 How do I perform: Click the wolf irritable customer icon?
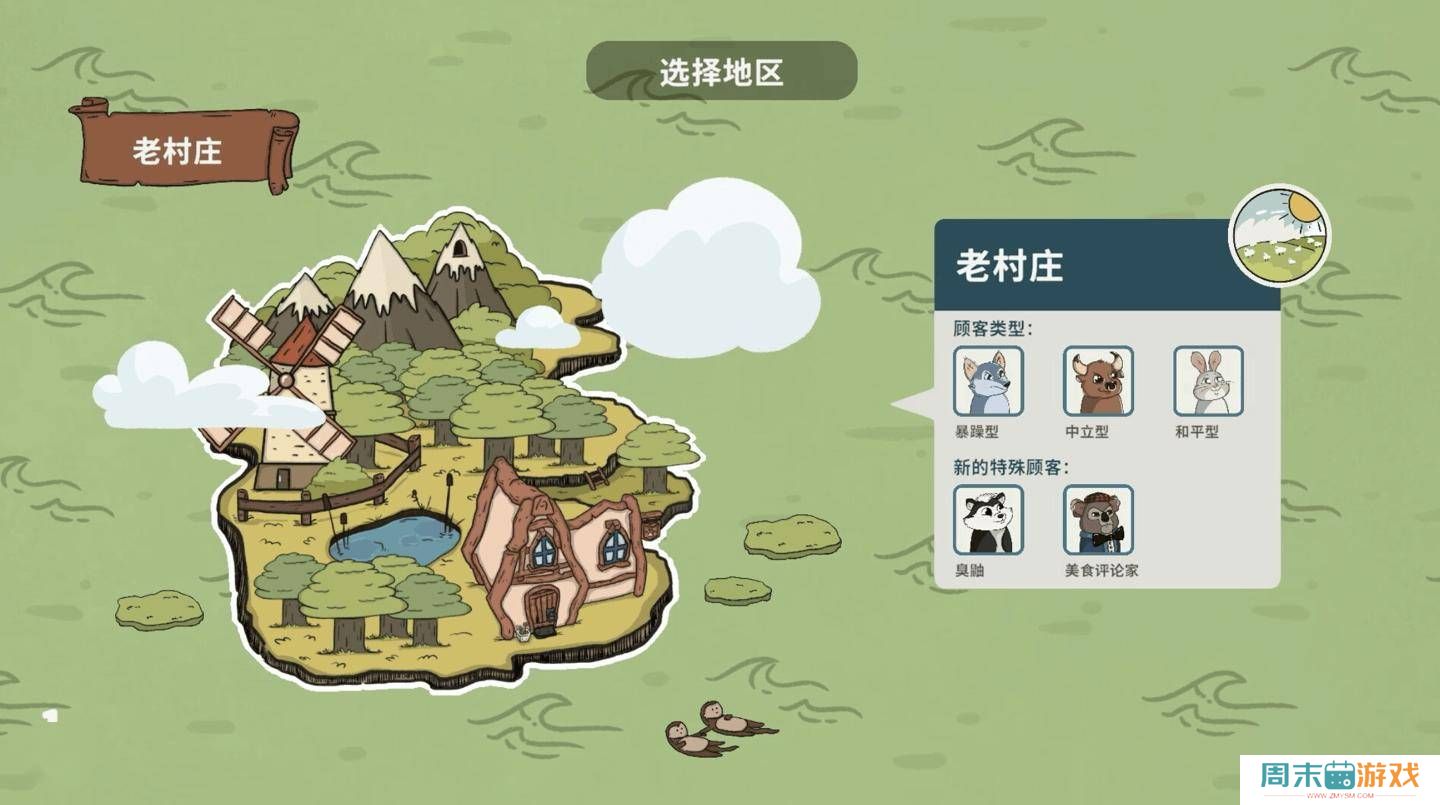988,381
